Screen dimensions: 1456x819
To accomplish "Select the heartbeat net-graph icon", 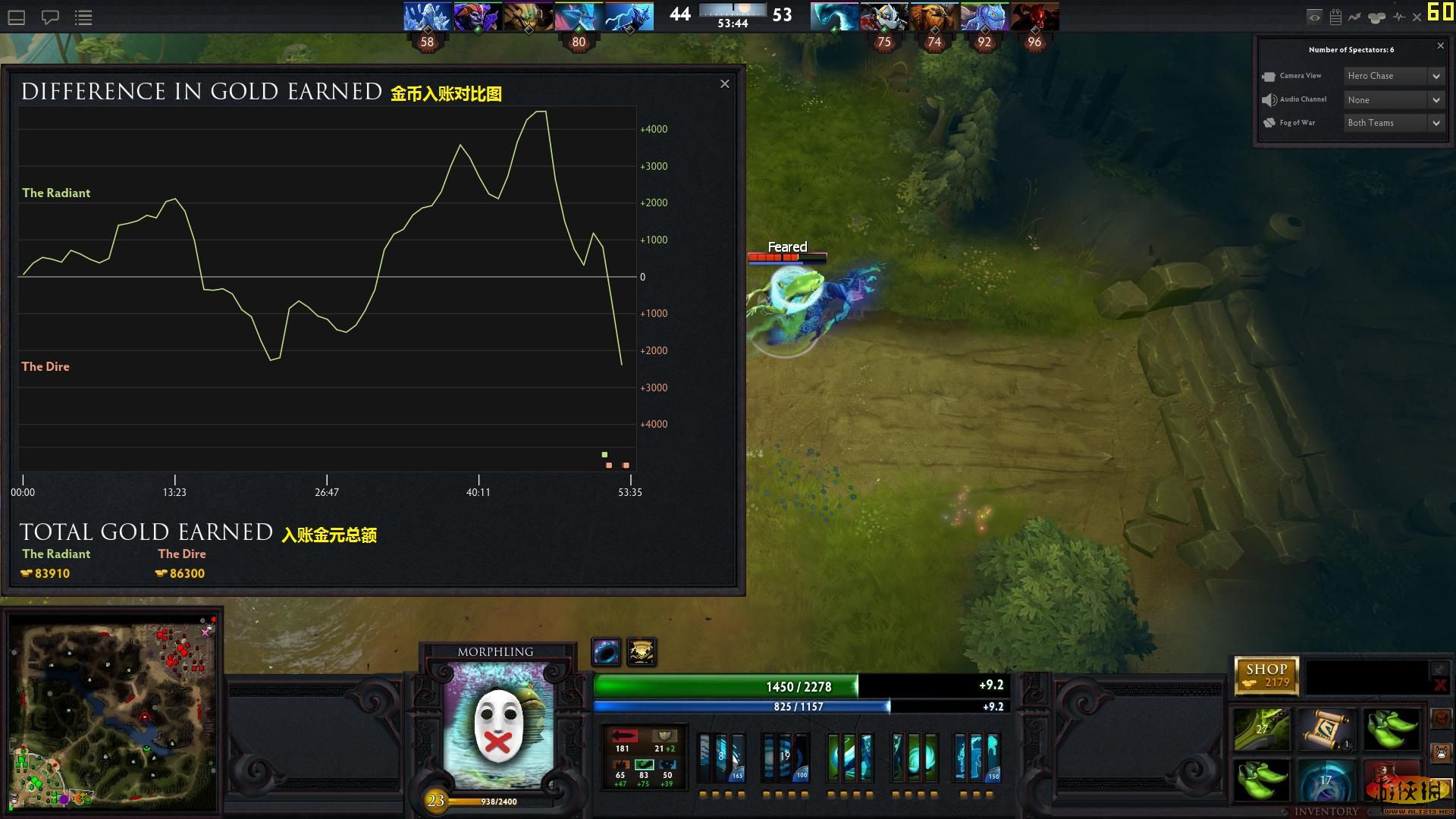I will 1400,16.
